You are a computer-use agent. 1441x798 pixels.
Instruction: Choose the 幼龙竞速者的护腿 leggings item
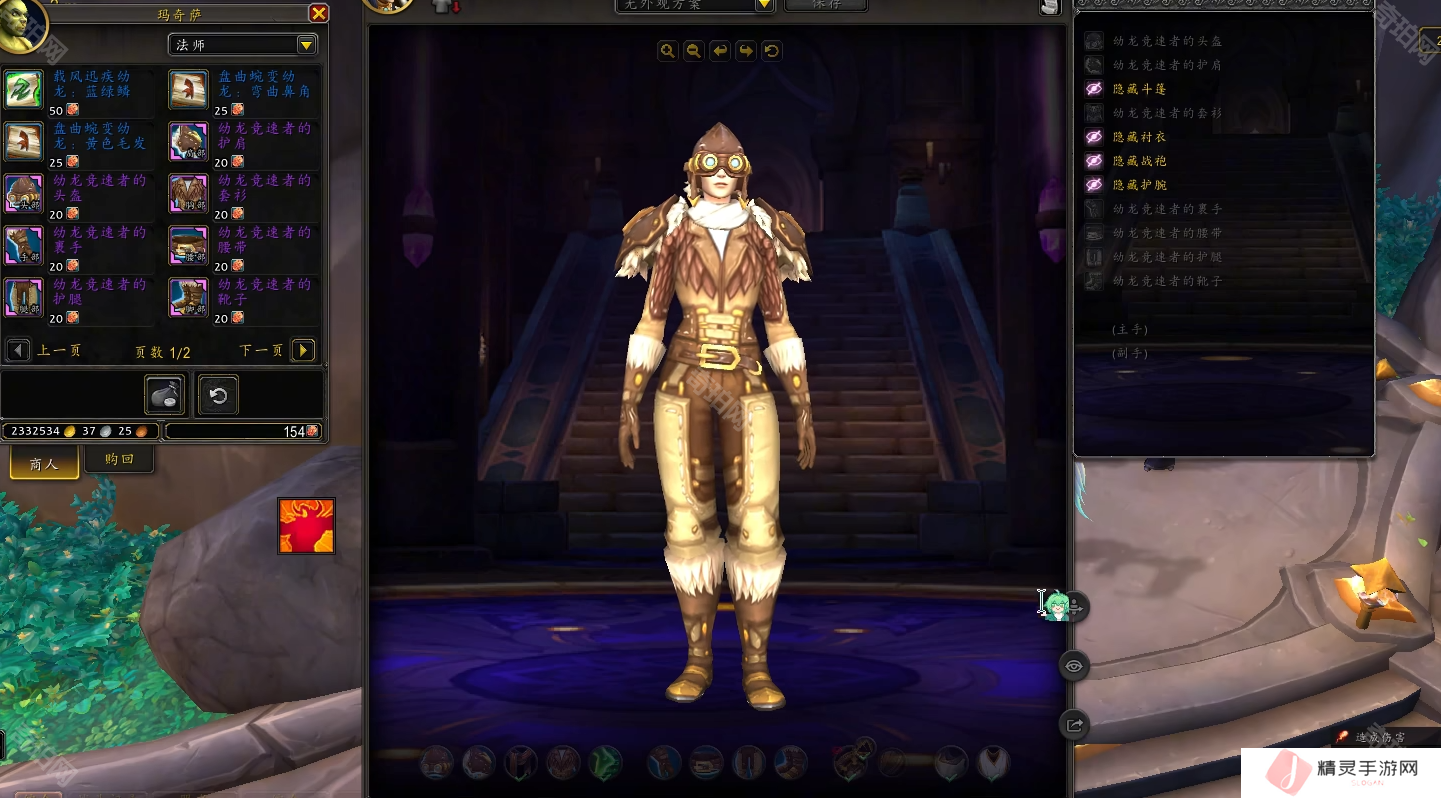pyautogui.click(x=24, y=298)
